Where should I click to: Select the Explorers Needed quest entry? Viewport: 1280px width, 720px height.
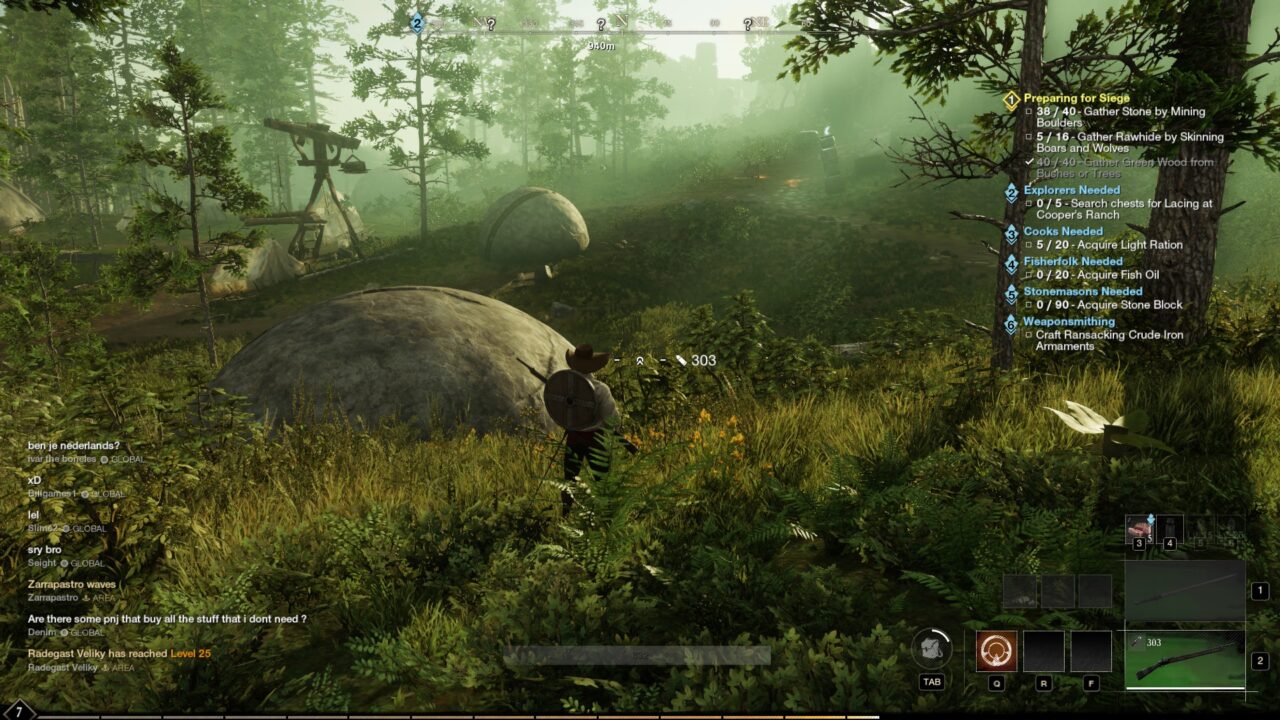[x=1071, y=190]
